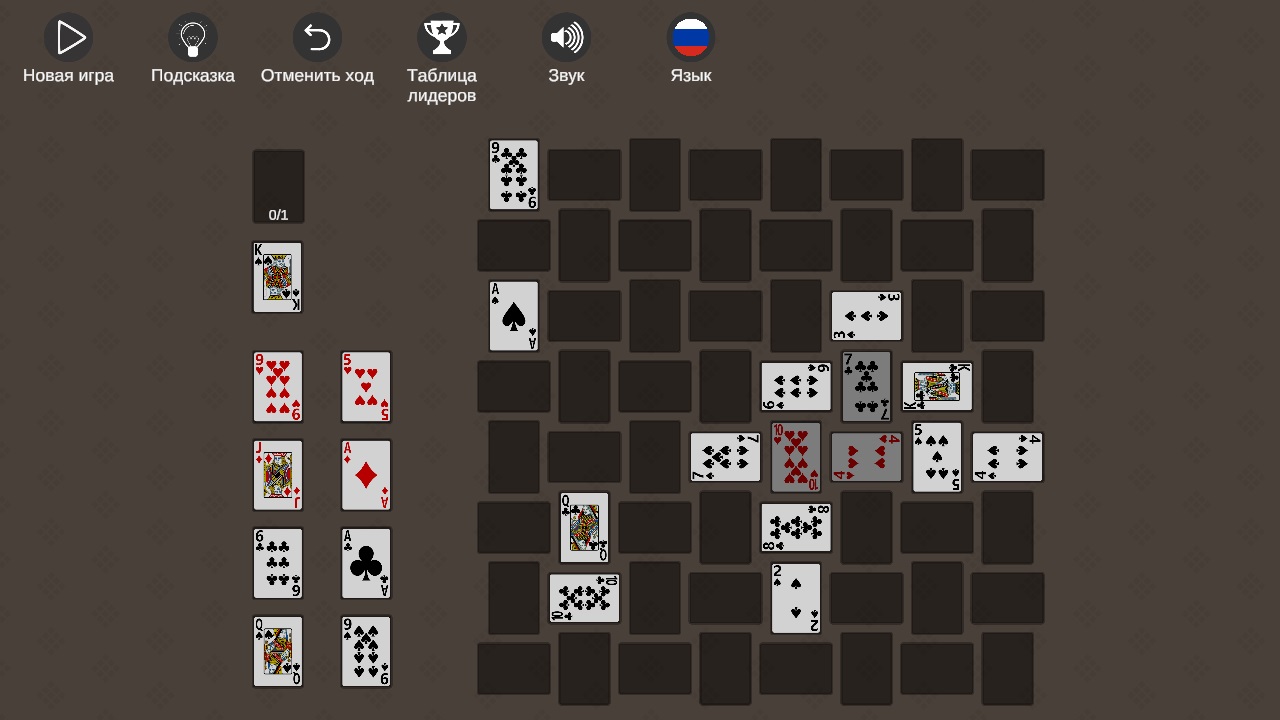1280x720 pixels.
Task: Open the leaderboard via the trophy icon
Action: tap(442, 37)
